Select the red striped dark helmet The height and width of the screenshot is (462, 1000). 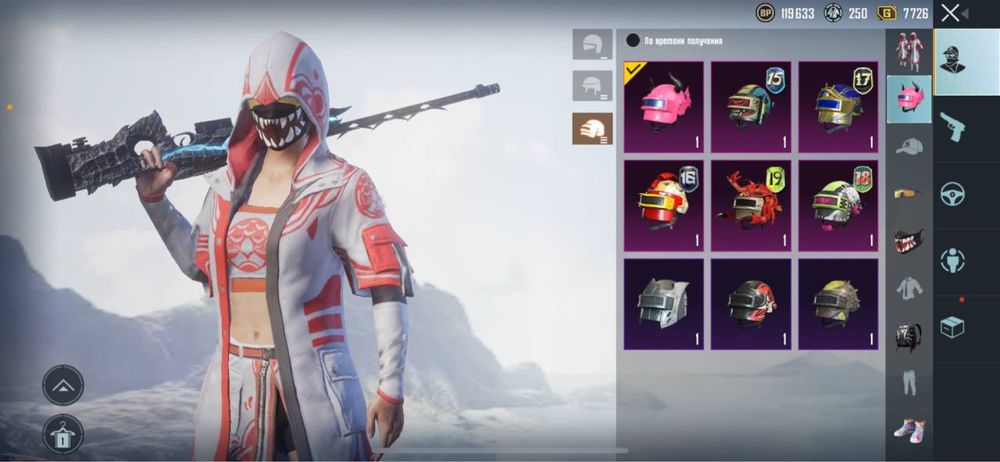coord(750,304)
